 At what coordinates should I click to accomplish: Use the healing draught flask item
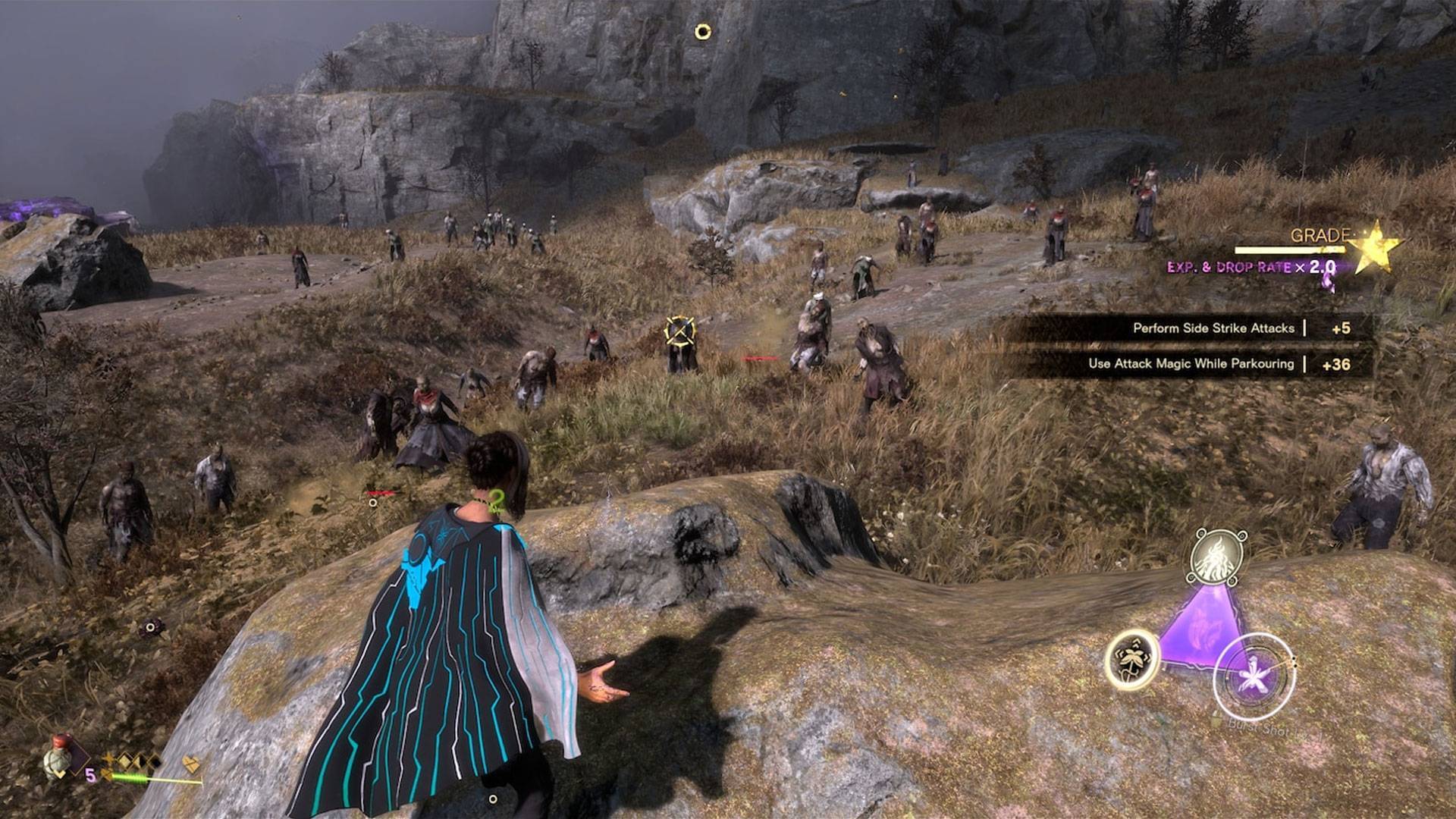[60, 757]
